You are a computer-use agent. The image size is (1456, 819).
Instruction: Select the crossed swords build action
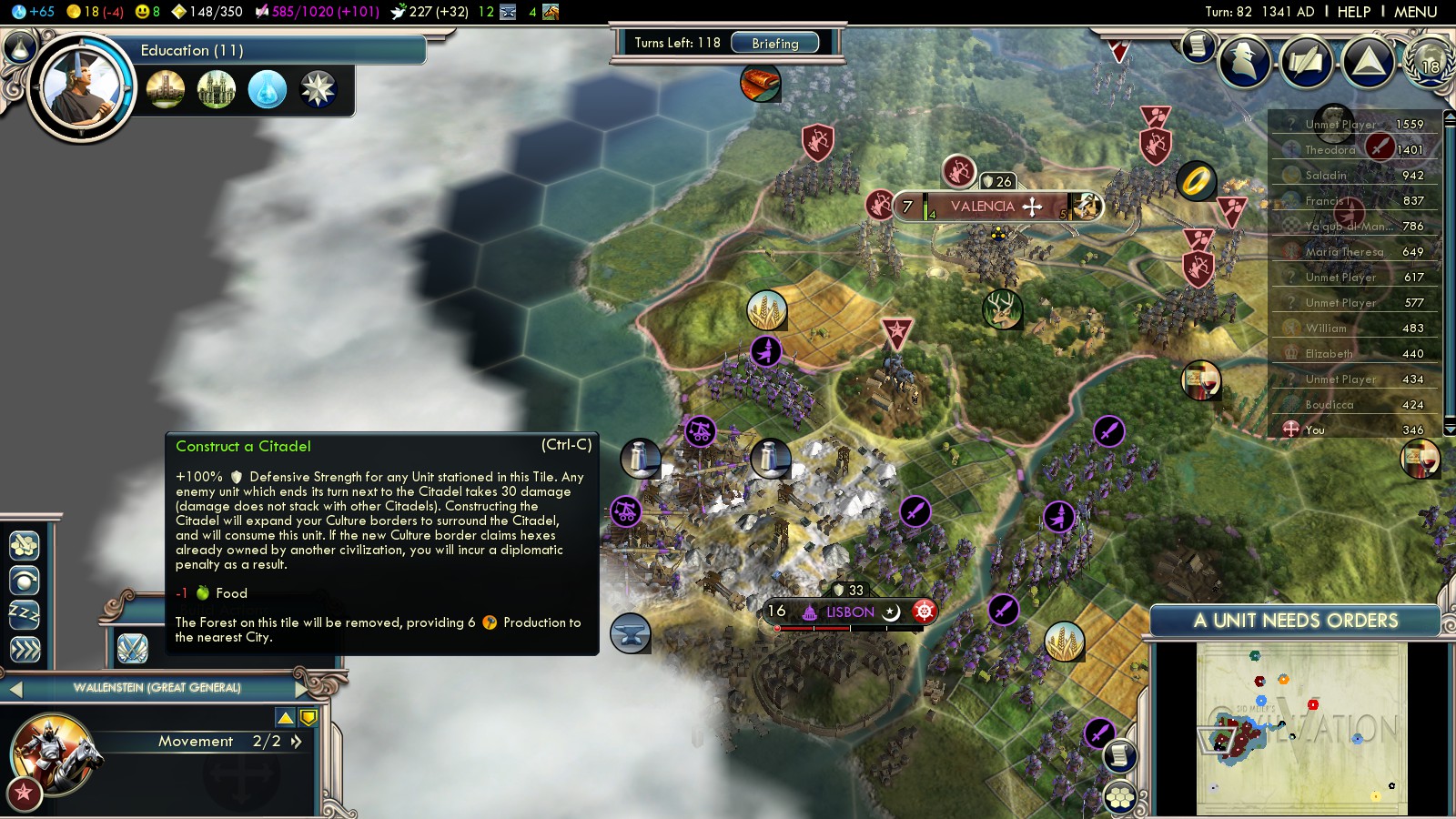[x=133, y=648]
